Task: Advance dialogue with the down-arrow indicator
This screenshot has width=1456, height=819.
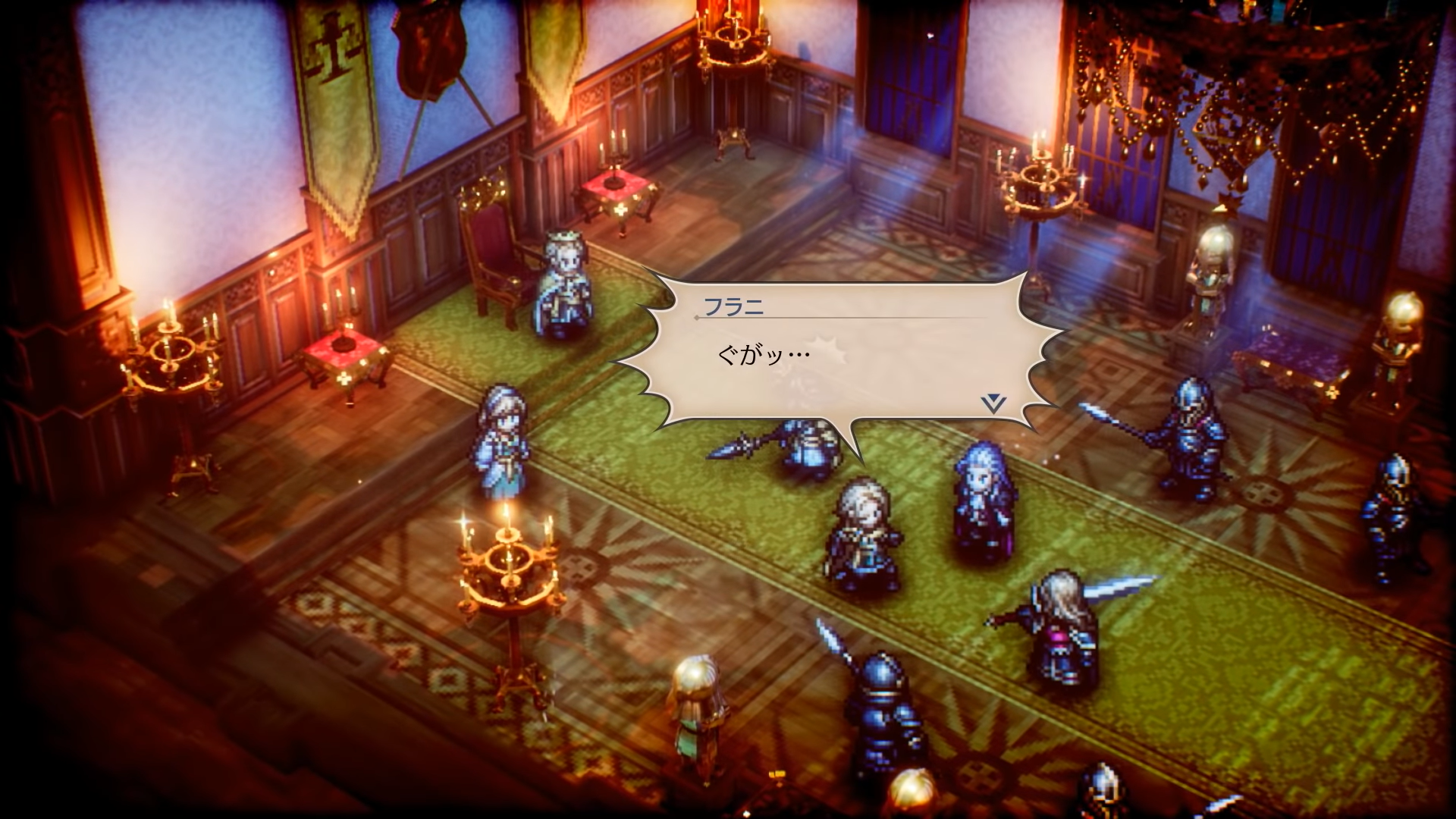Action: point(993,403)
